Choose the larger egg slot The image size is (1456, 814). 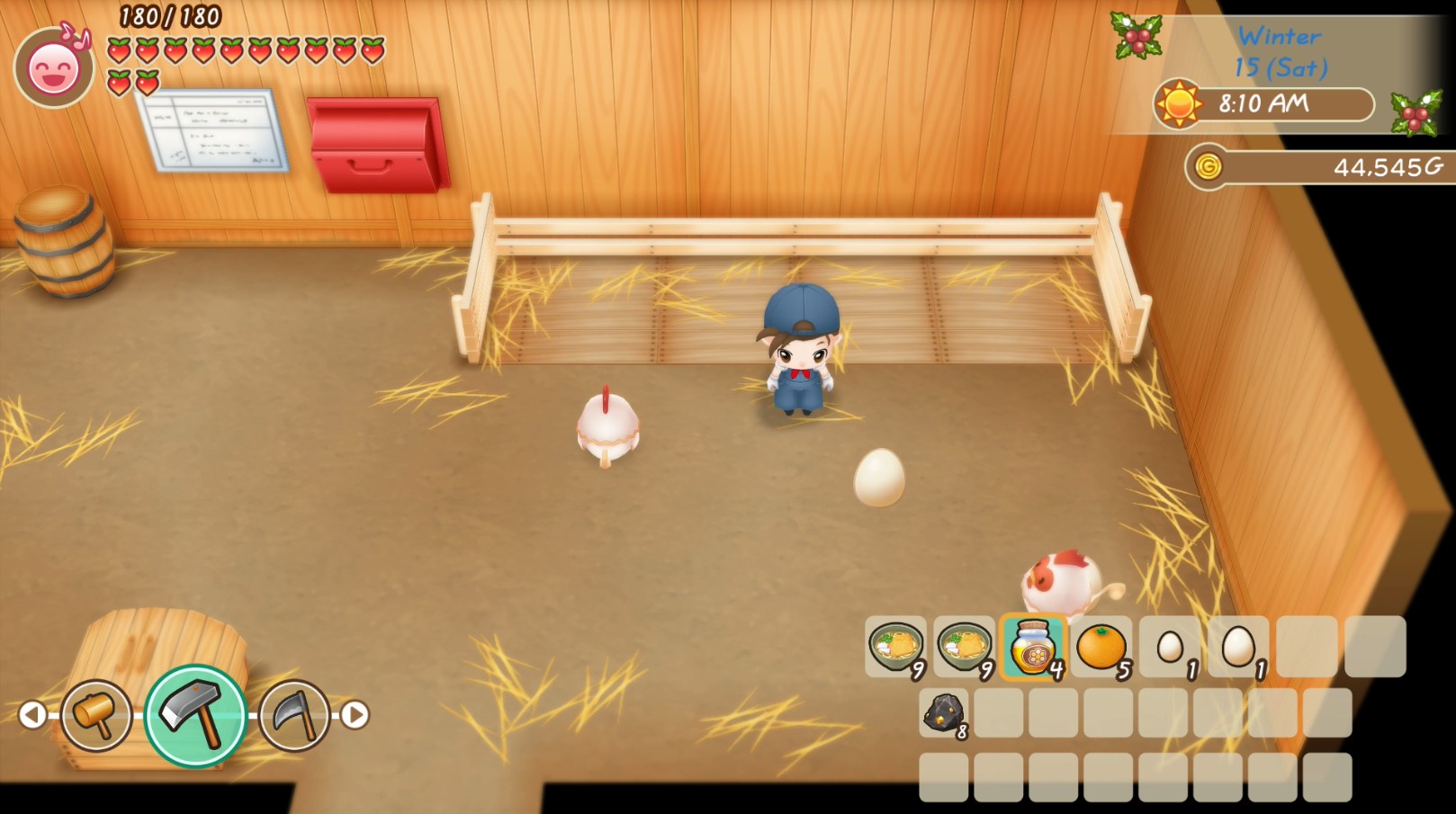click(1238, 647)
